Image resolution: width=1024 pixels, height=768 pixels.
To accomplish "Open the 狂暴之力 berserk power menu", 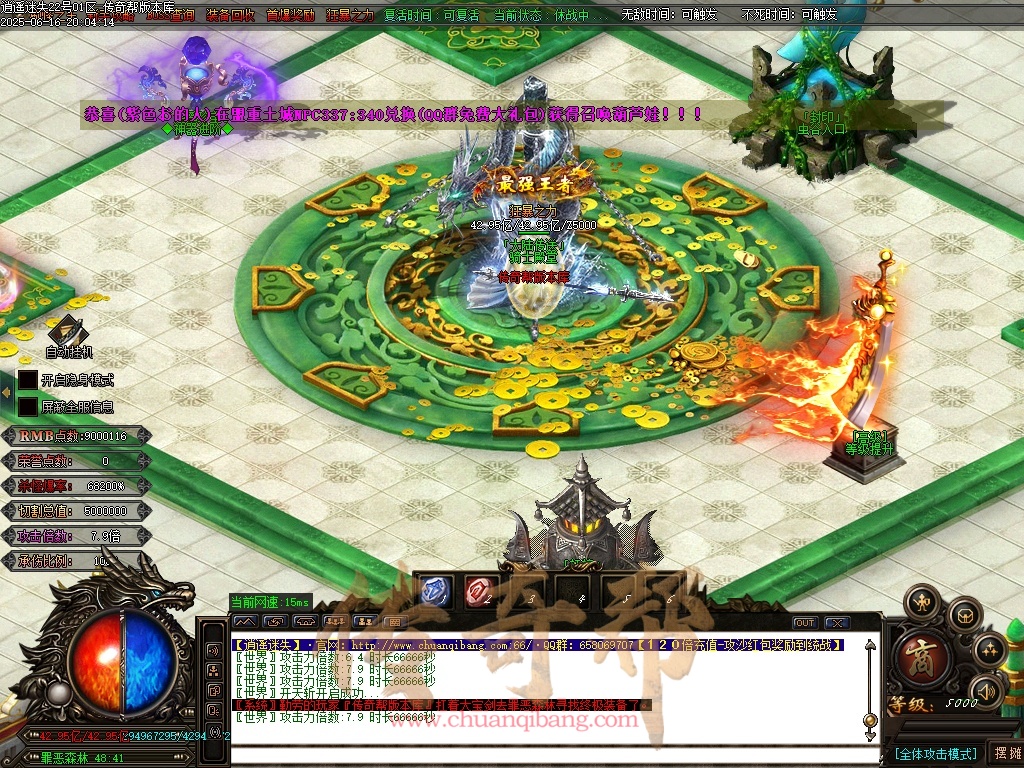I will 350,15.
